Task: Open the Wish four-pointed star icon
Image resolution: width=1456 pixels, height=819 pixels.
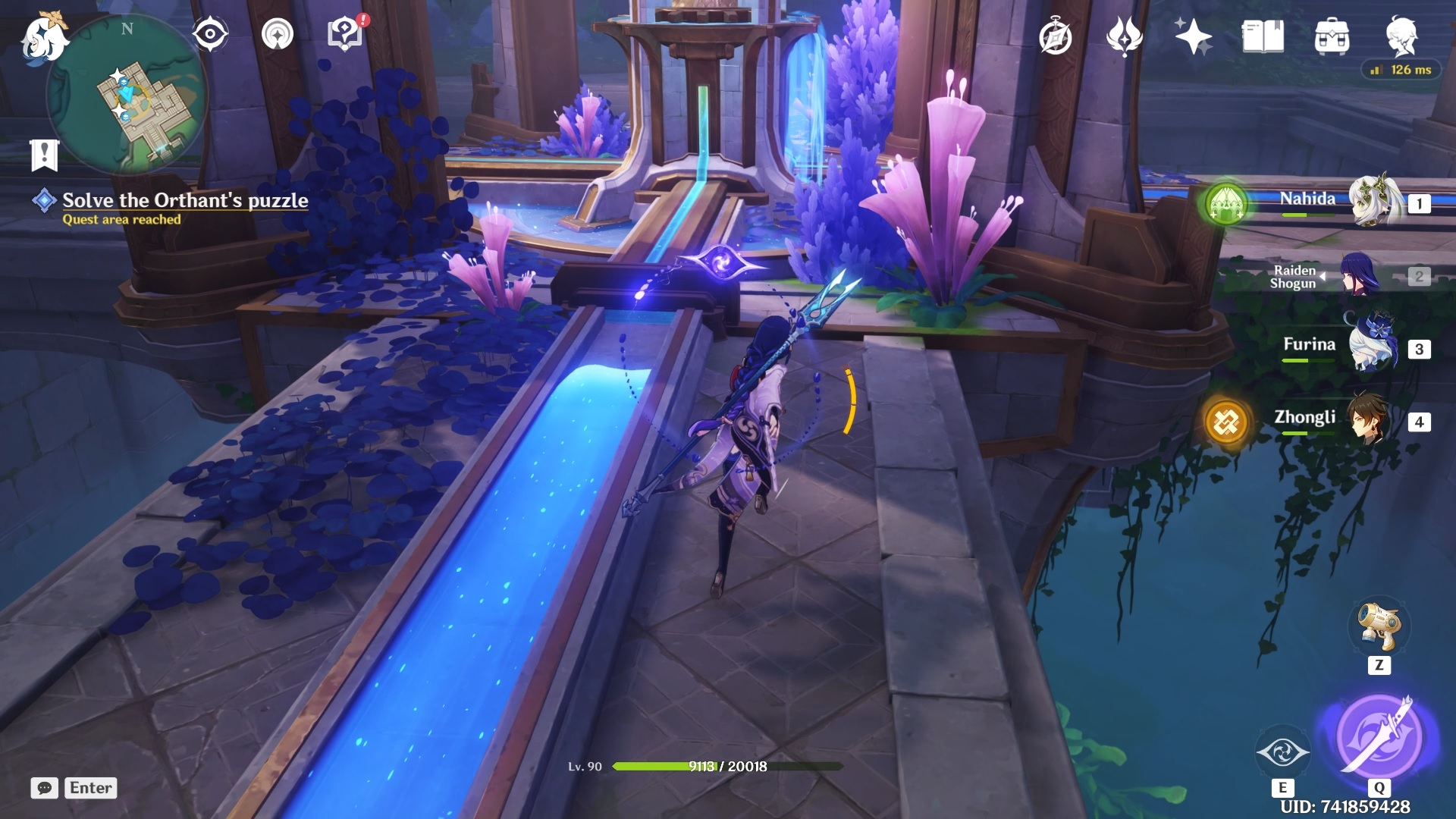Action: click(1193, 36)
